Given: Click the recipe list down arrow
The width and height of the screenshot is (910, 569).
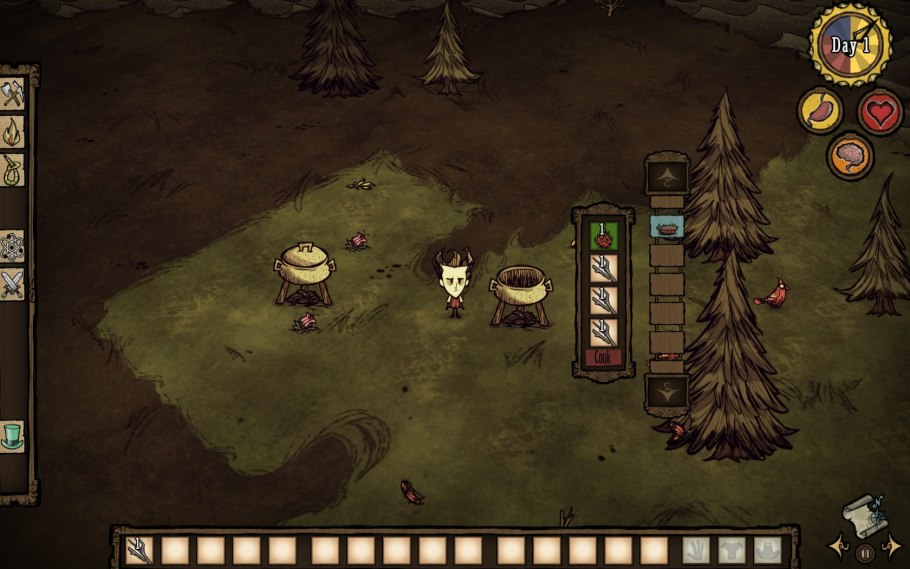Looking at the screenshot, I should 666,391.
